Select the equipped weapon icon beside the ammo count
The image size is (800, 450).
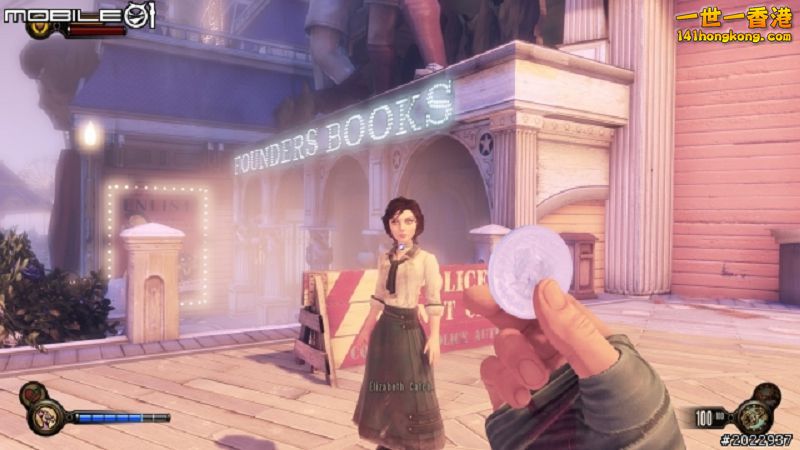tap(751, 416)
